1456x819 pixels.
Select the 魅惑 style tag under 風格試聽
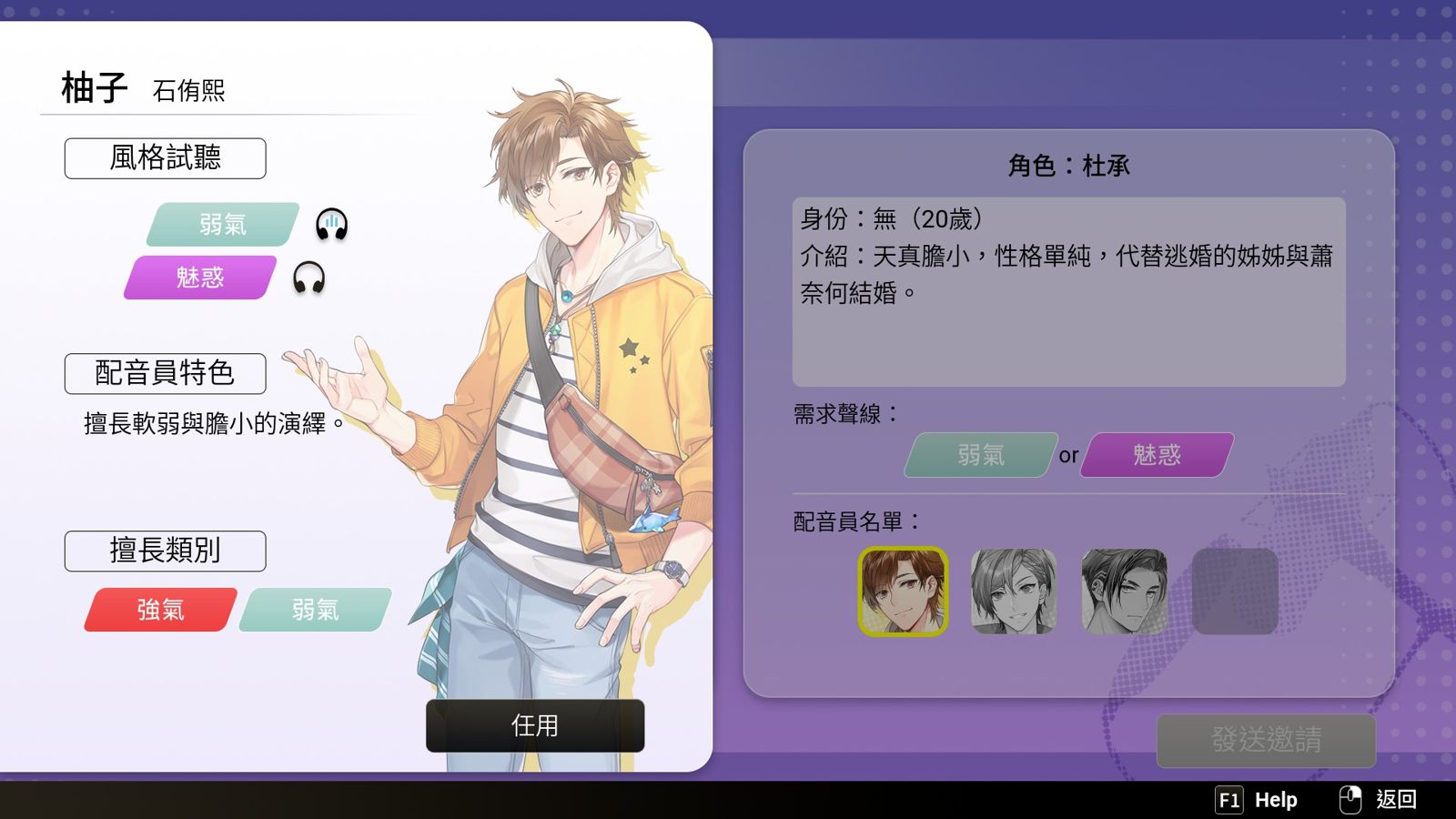click(x=200, y=278)
